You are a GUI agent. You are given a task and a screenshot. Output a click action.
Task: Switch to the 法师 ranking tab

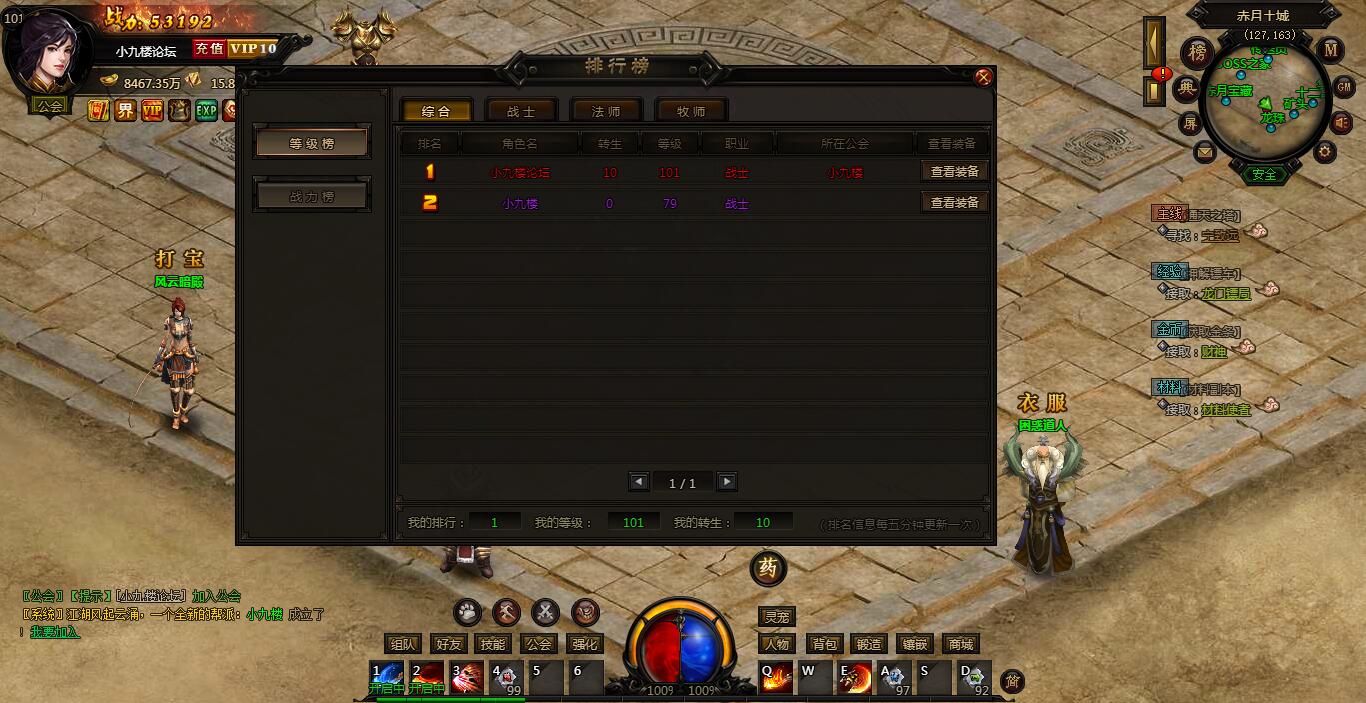point(606,111)
